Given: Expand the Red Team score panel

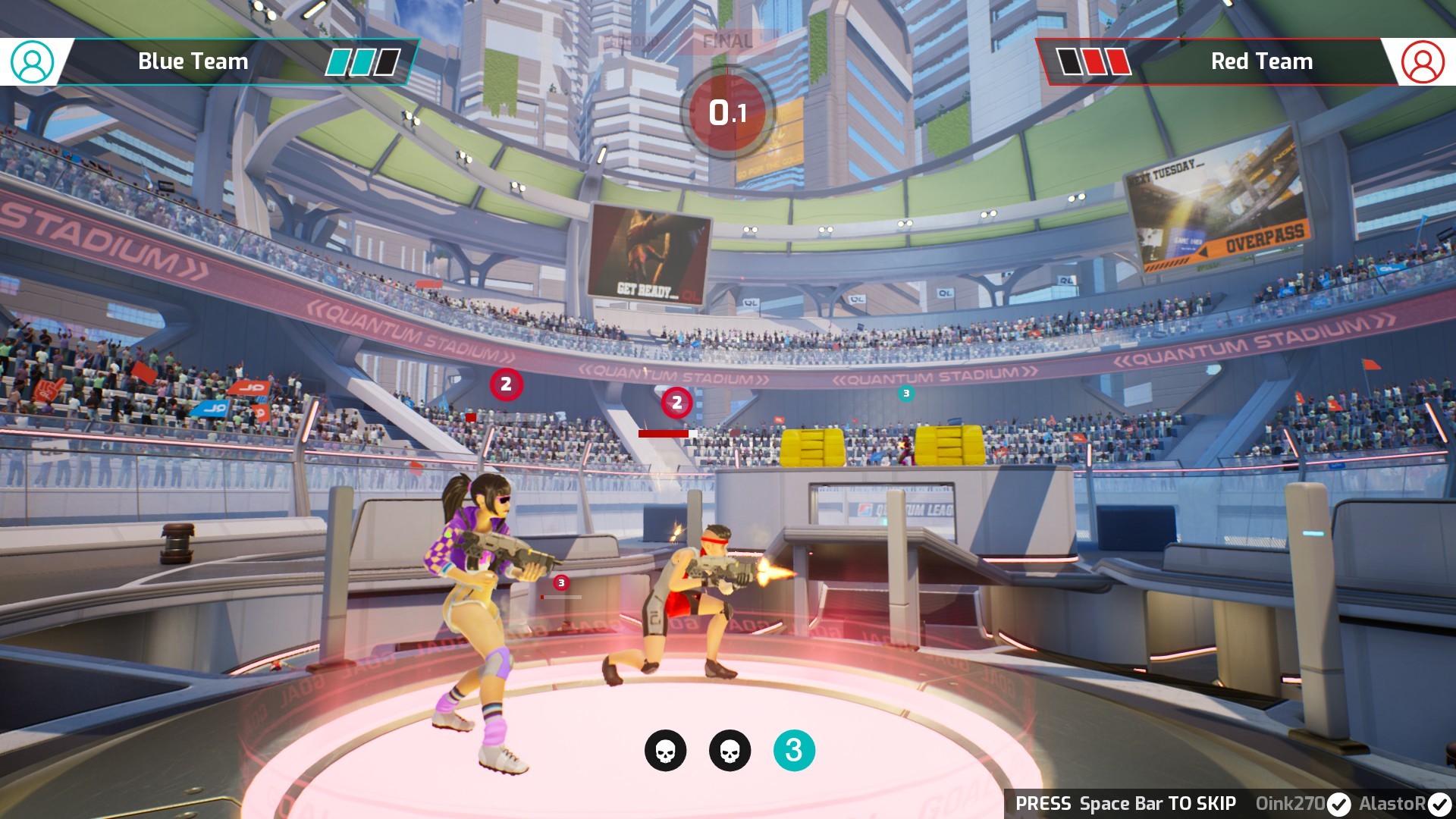Looking at the screenshot, I should (x=1261, y=61).
